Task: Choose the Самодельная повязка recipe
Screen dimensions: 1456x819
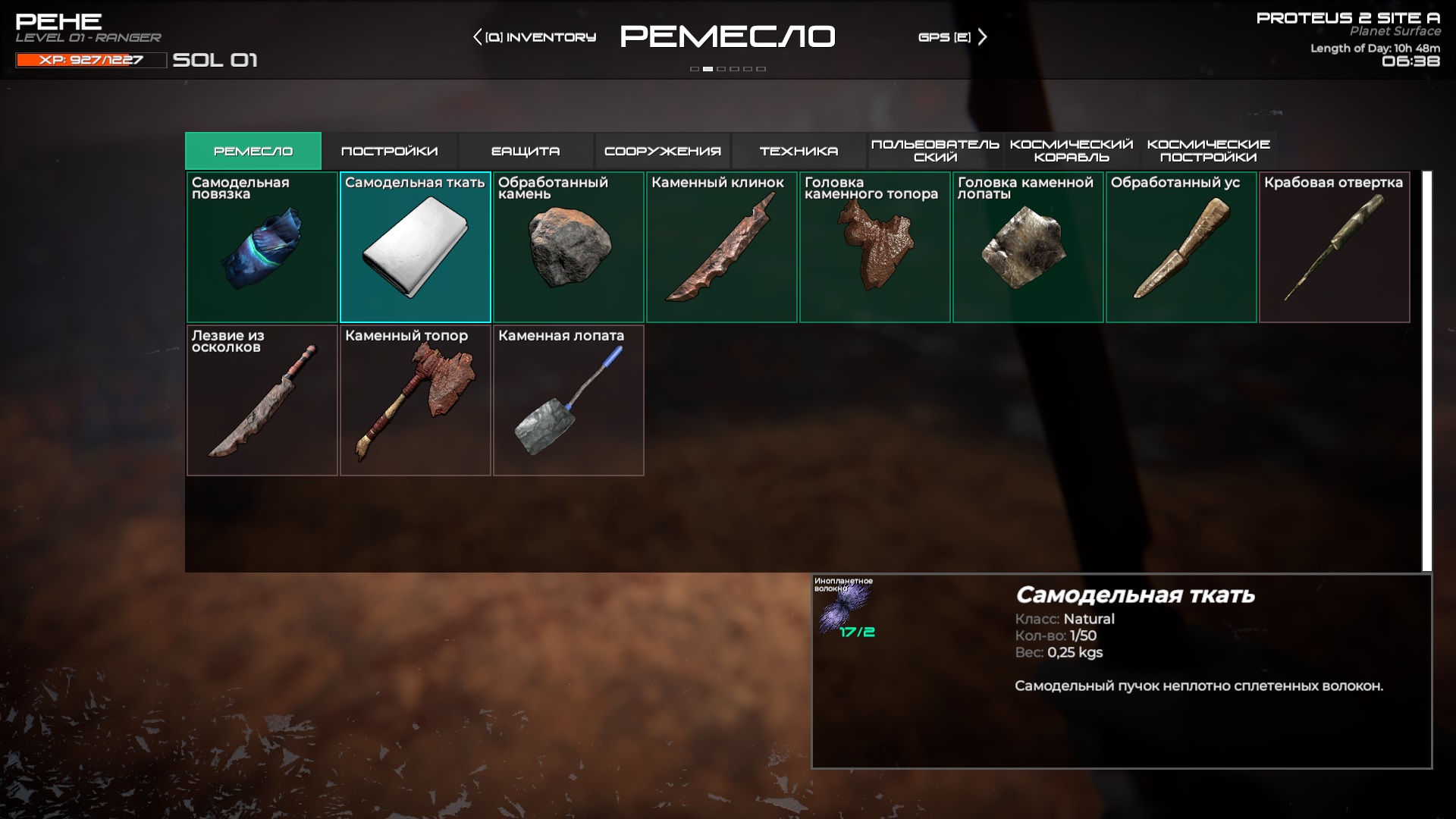Action: (262, 247)
